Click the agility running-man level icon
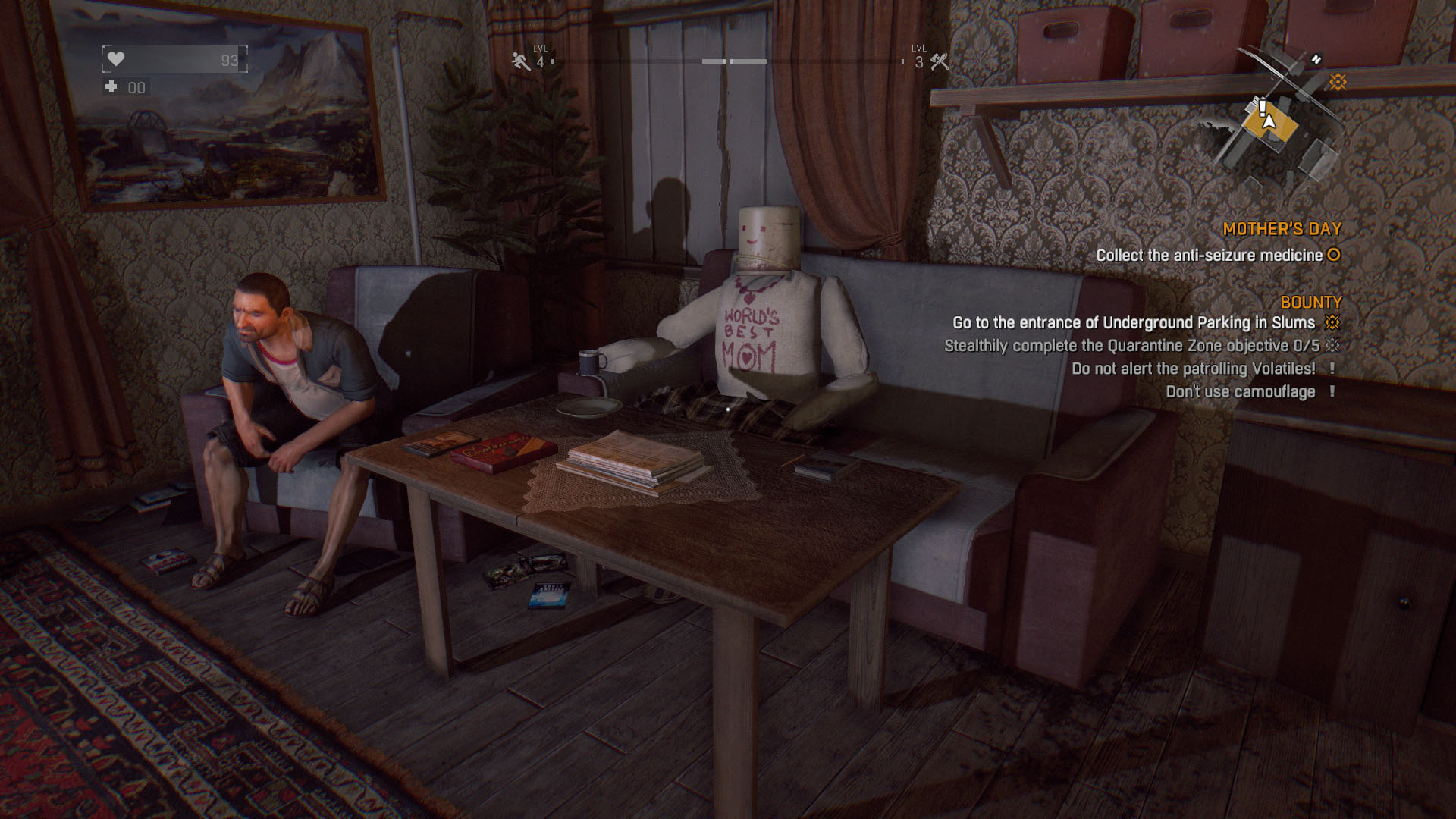 pyautogui.click(x=520, y=61)
